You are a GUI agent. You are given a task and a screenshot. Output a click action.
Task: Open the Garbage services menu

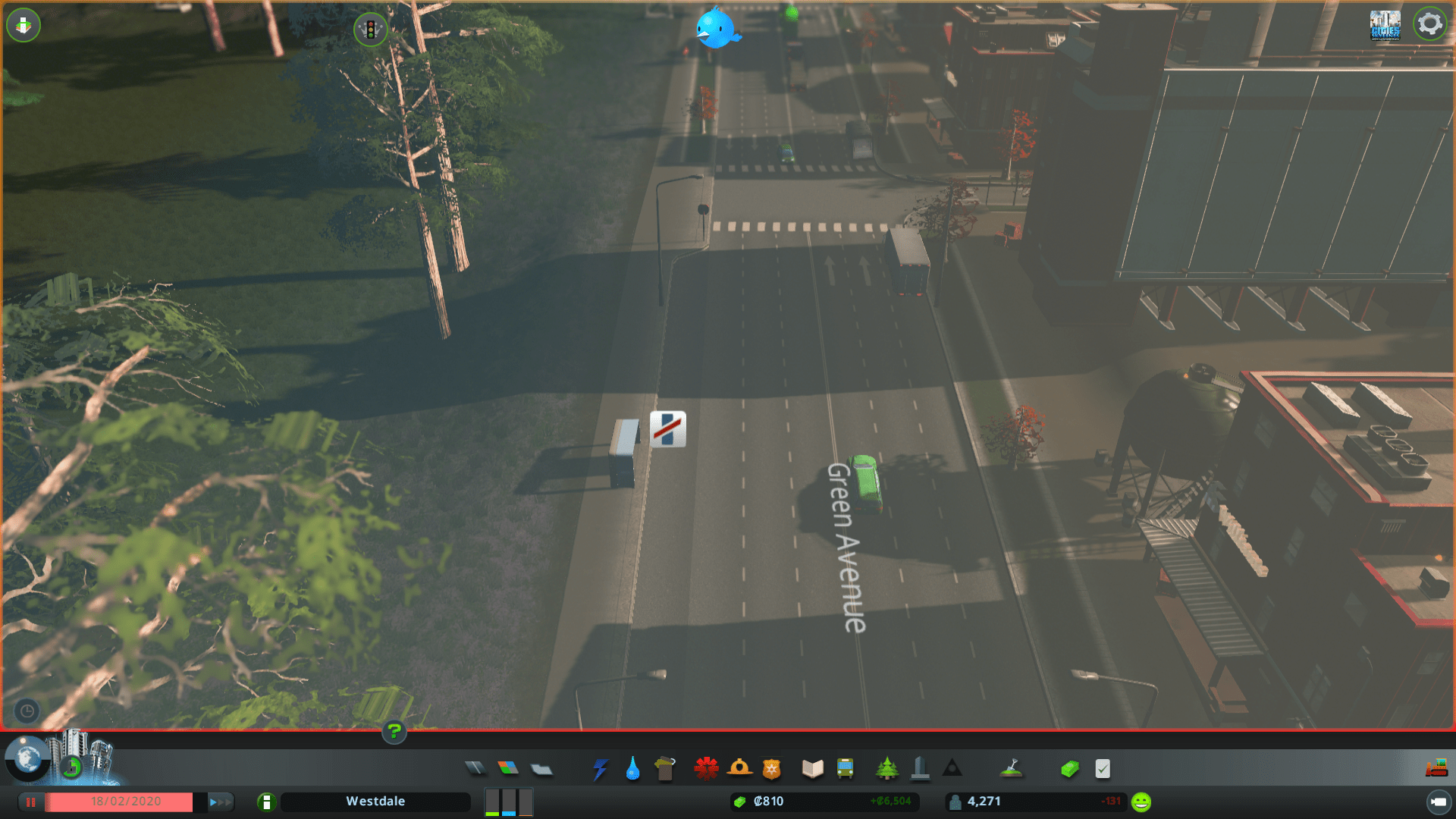point(666,768)
